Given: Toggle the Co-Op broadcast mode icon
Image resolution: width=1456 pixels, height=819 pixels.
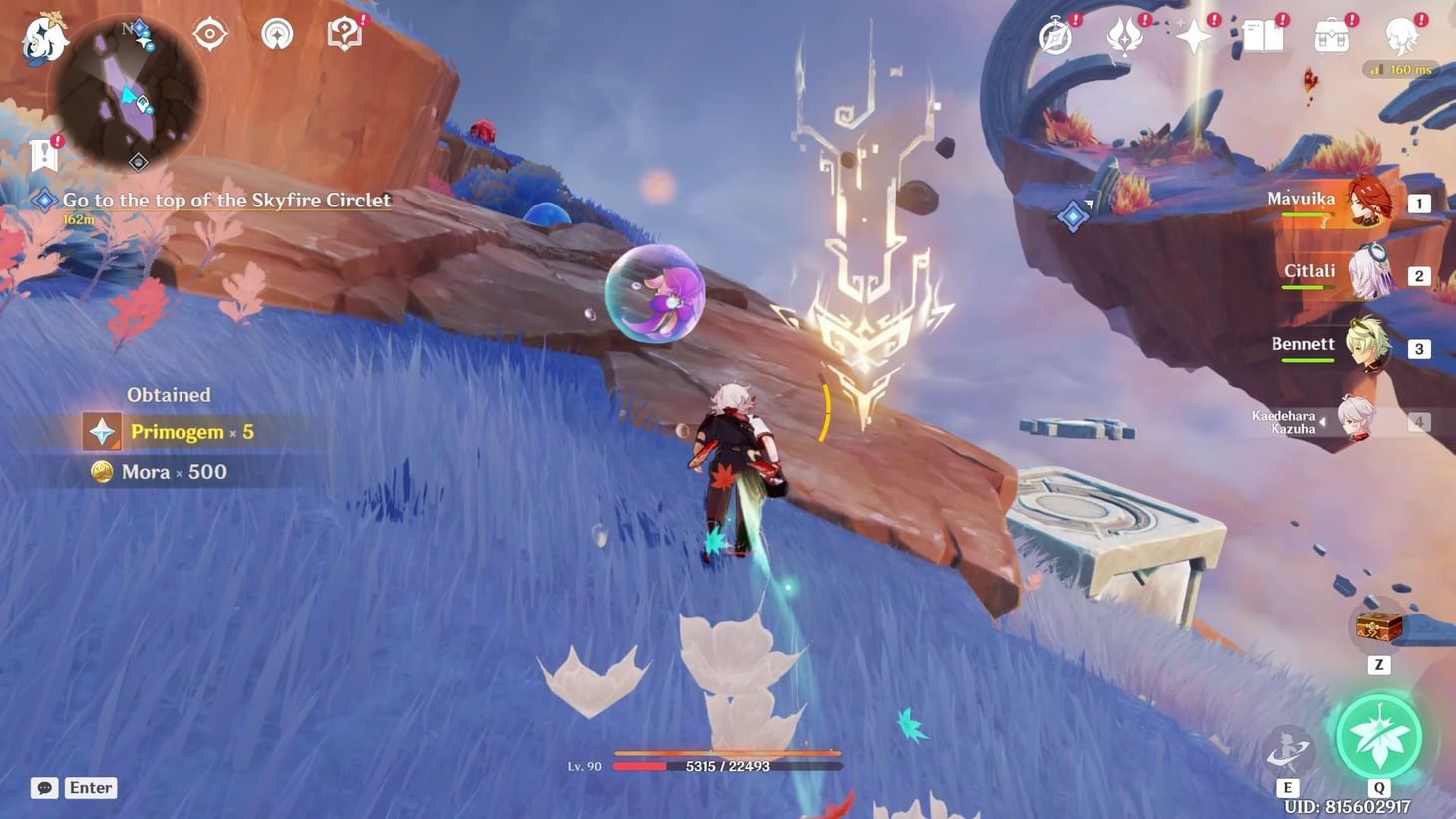Looking at the screenshot, I should pyautogui.click(x=276, y=33).
